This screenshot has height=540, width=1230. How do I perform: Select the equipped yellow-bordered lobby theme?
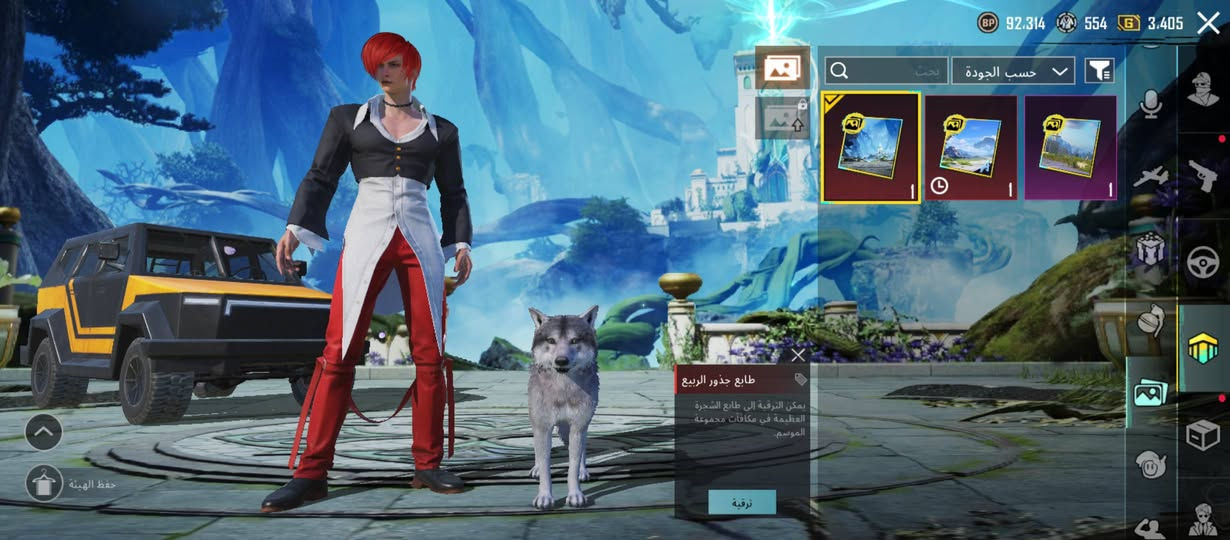point(870,147)
